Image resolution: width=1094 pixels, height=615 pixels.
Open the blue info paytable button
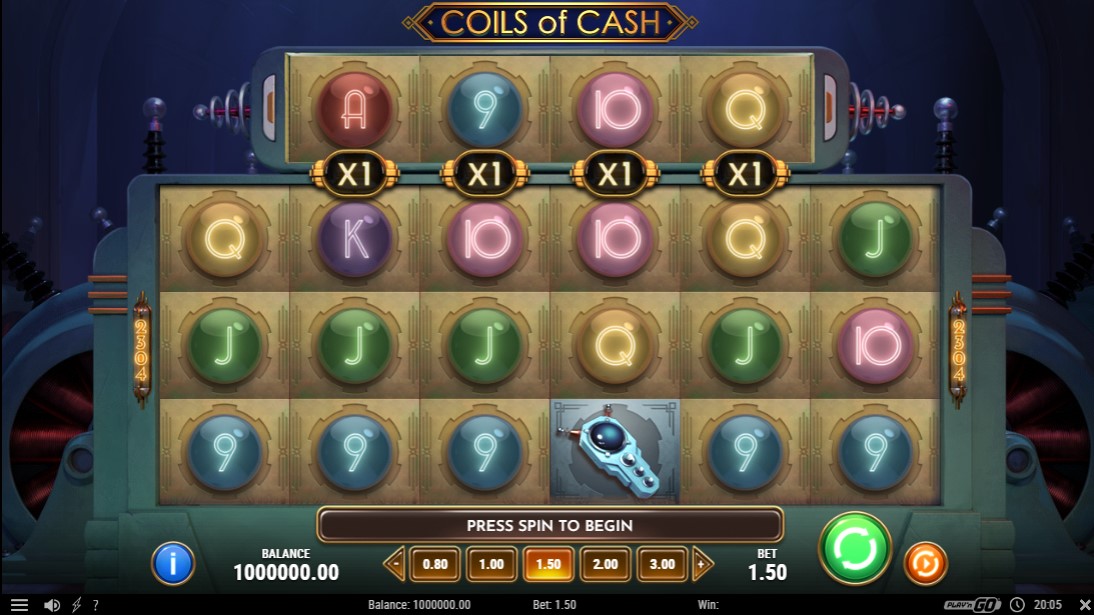(172, 564)
